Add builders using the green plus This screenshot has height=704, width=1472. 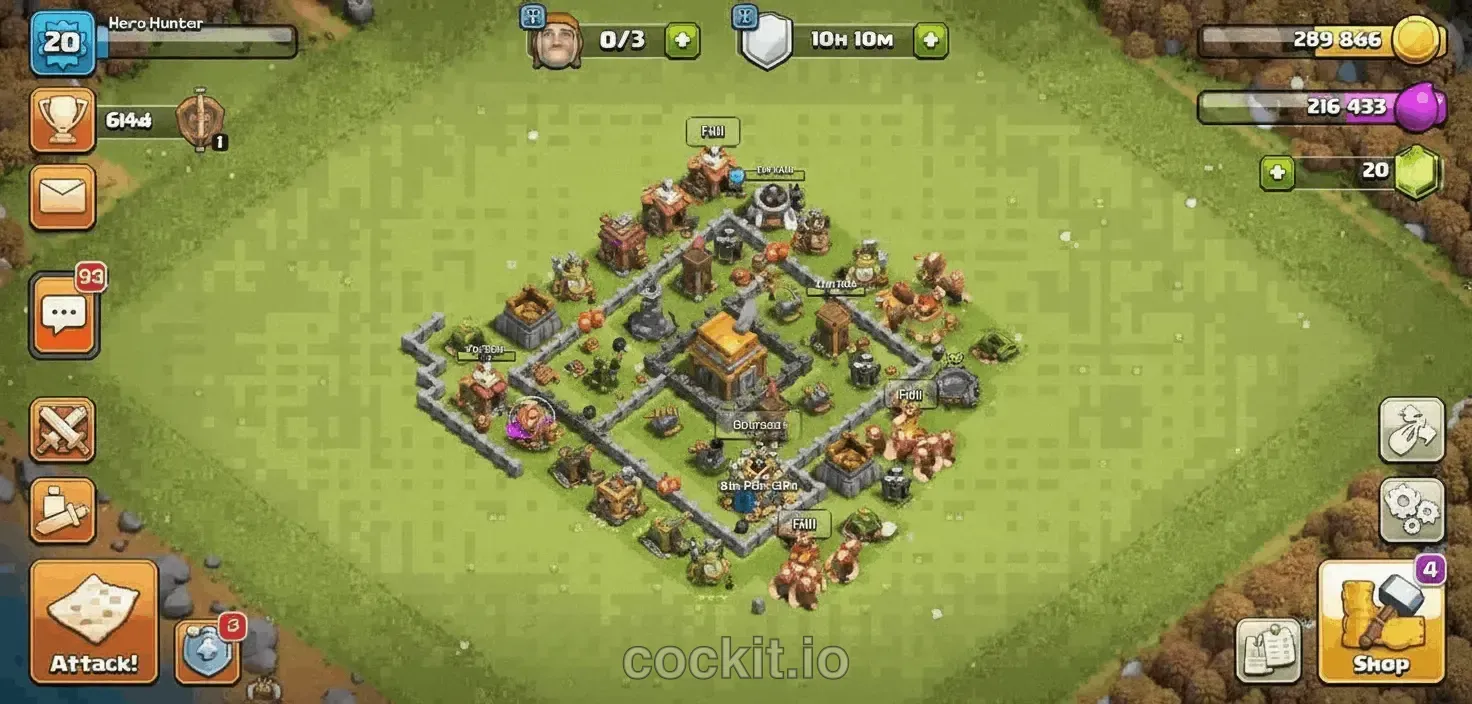pos(682,41)
